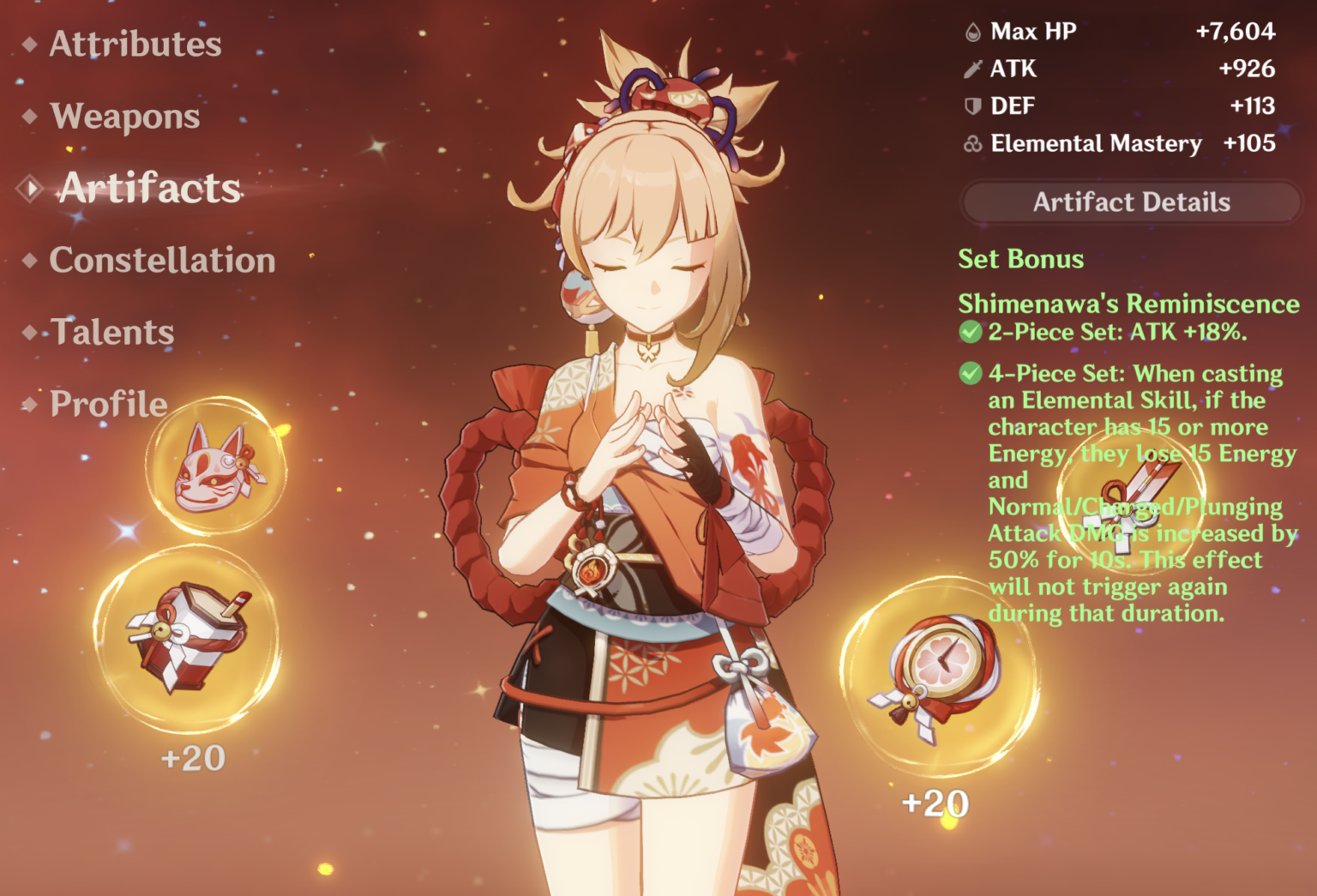This screenshot has width=1317, height=896.
Task: Click the Max HP droplet icon
Action: click(x=972, y=32)
